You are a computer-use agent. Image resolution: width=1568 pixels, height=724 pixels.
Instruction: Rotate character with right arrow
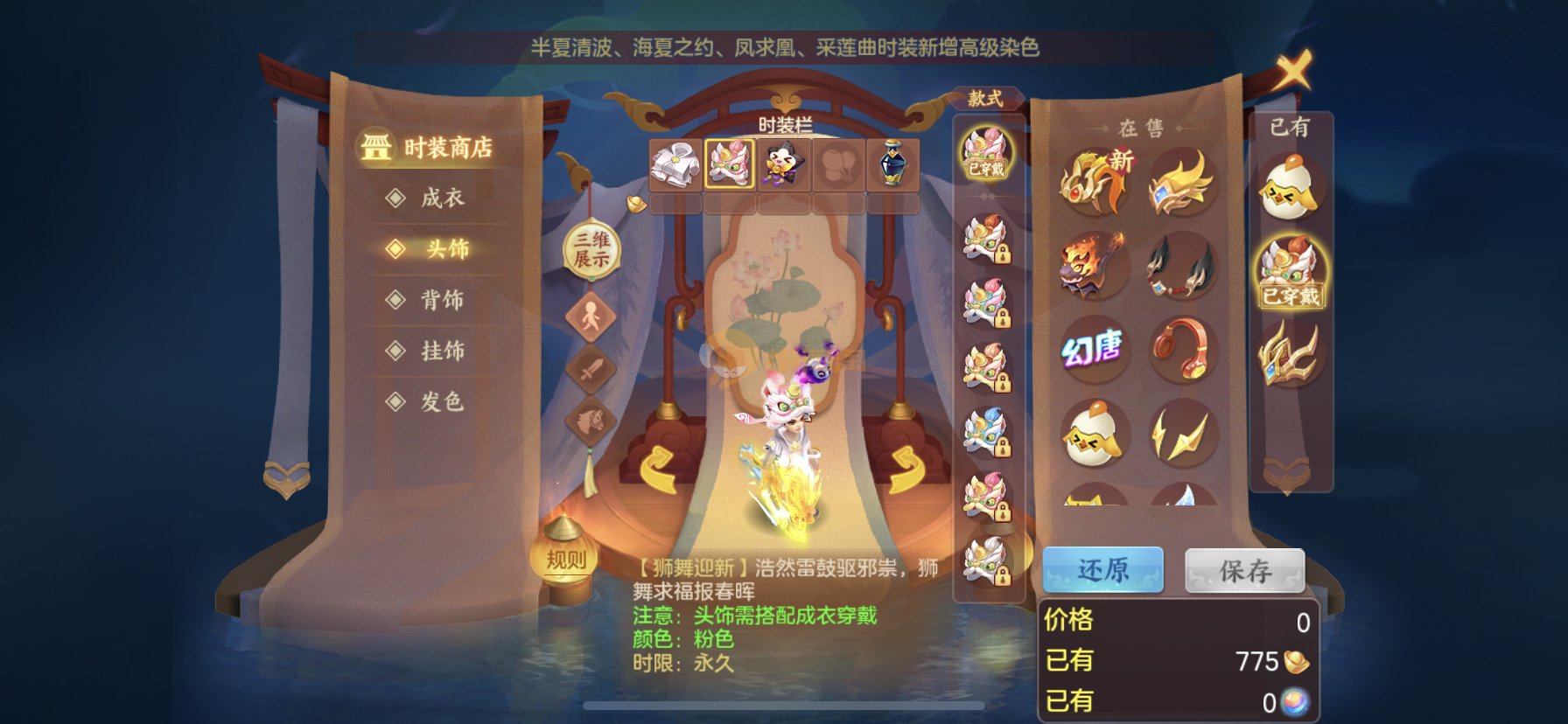pyautogui.click(x=906, y=470)
